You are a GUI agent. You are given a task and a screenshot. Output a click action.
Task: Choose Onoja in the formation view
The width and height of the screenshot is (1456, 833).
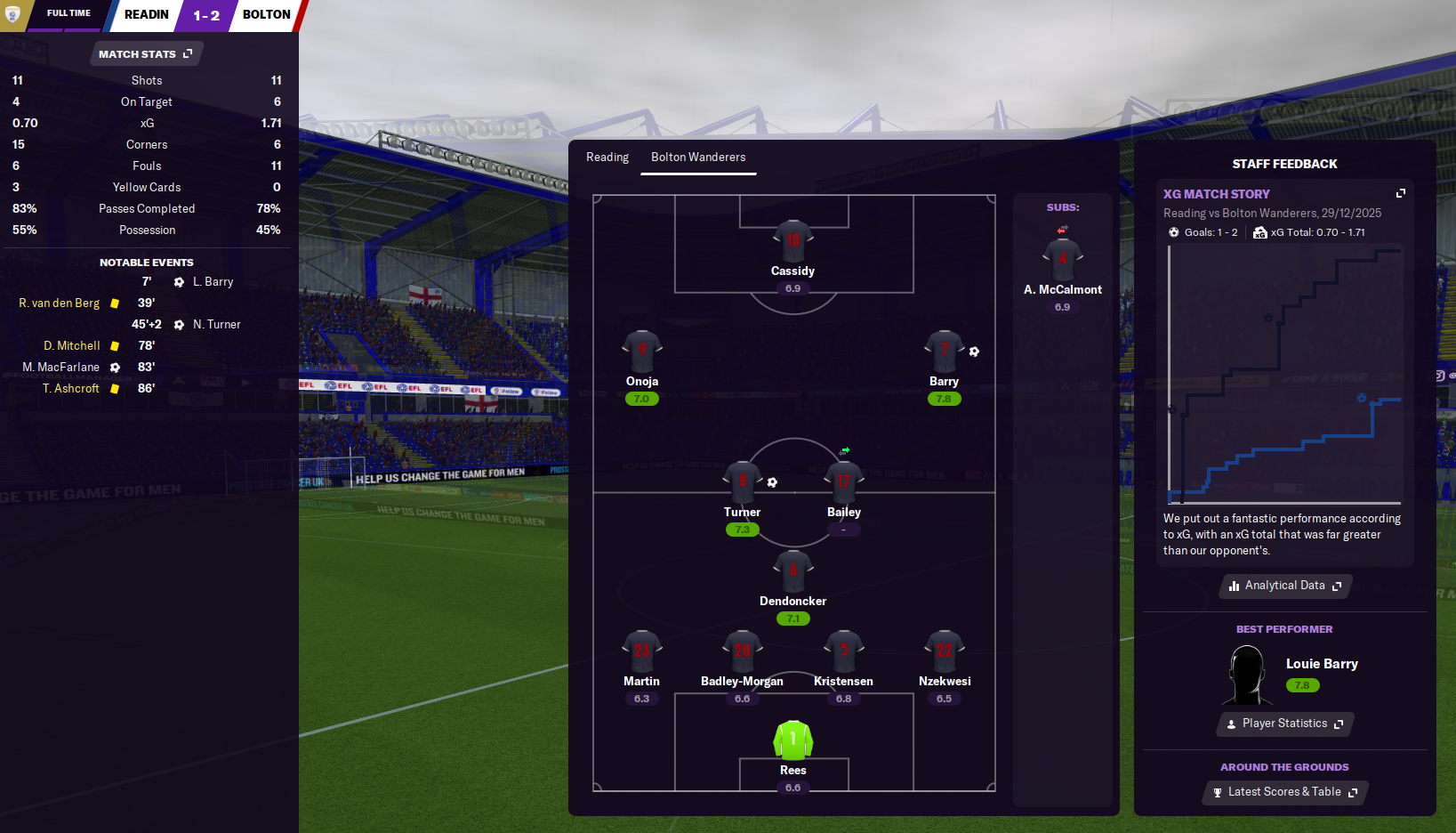pyautogui.click(x=641, y=351)
